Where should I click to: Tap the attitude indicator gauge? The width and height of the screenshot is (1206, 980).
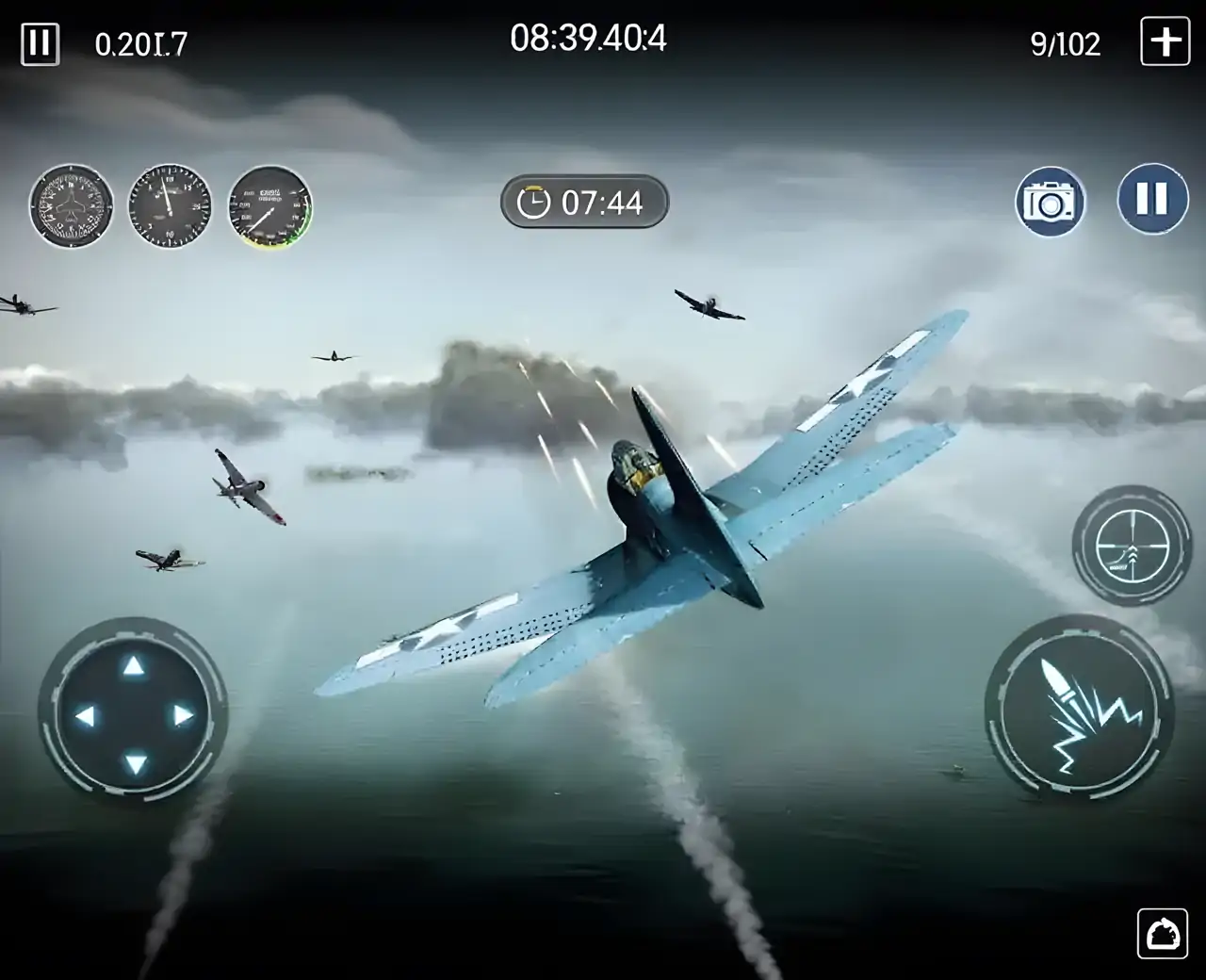point(70,207)
